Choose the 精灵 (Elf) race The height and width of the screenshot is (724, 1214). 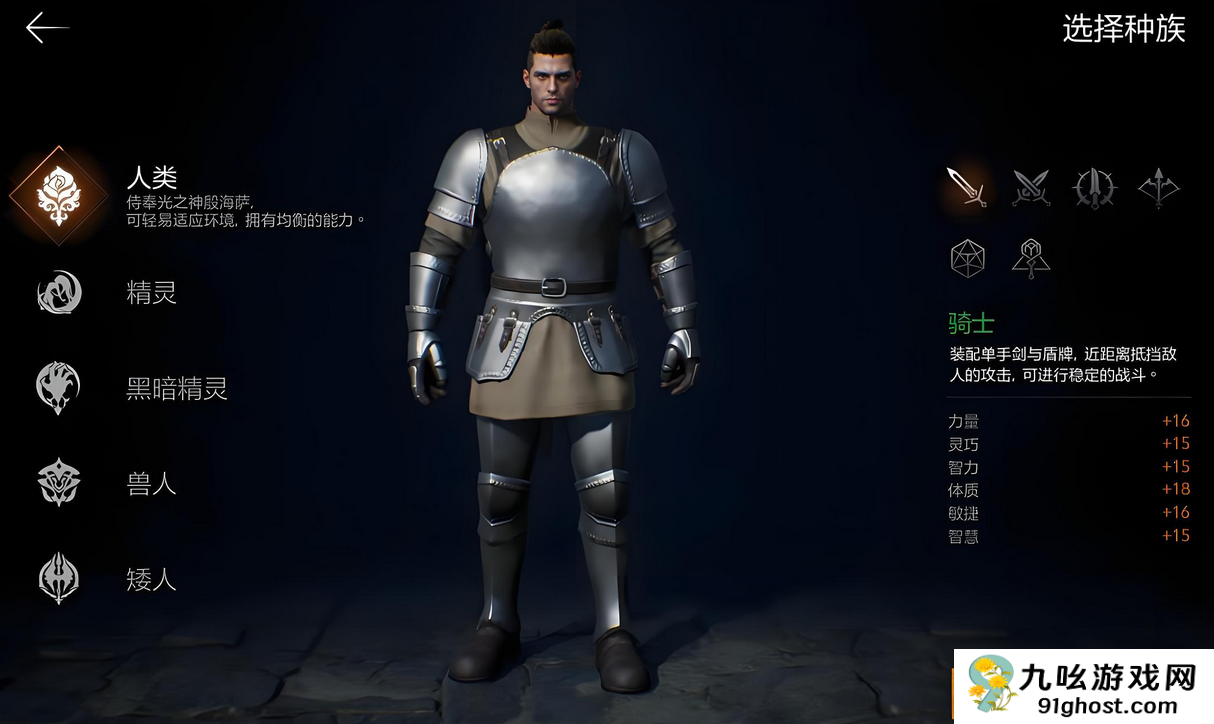tap(59, 292)
